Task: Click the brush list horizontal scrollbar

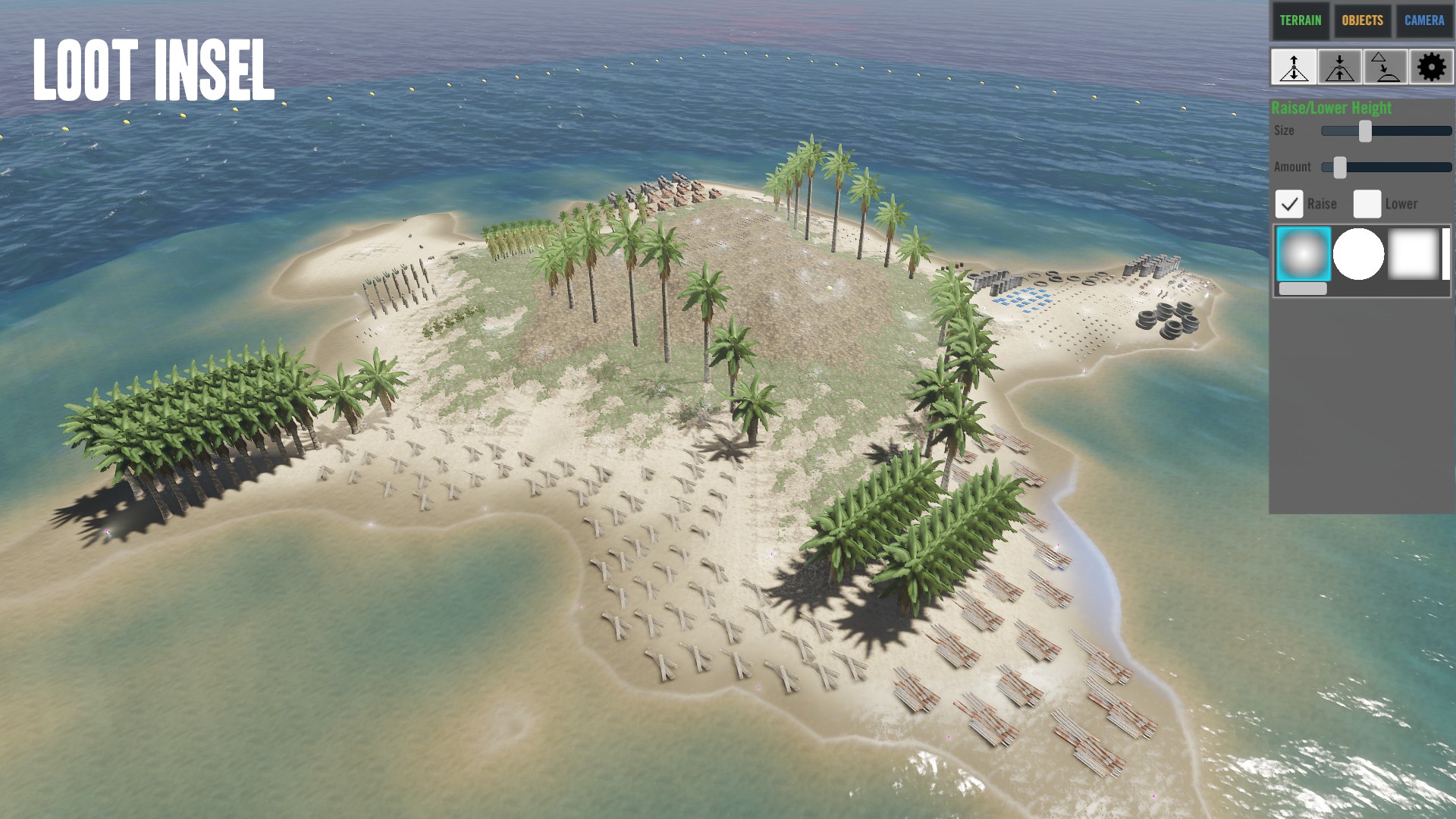Action: (1303, 289)
